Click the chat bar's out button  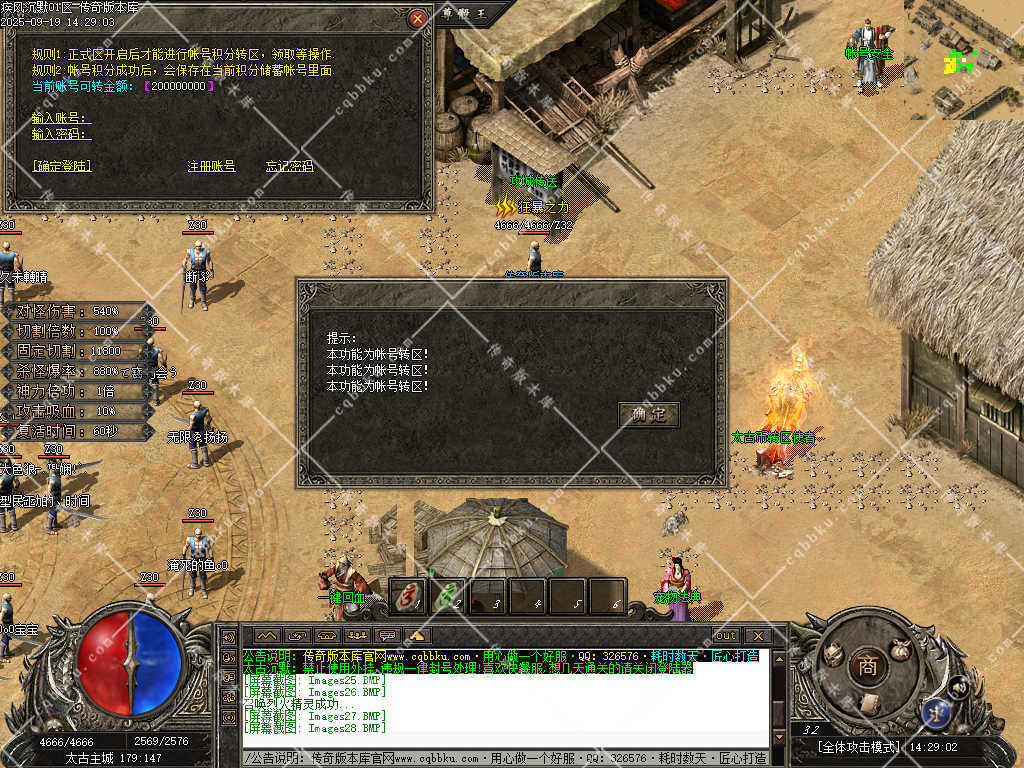726,635
